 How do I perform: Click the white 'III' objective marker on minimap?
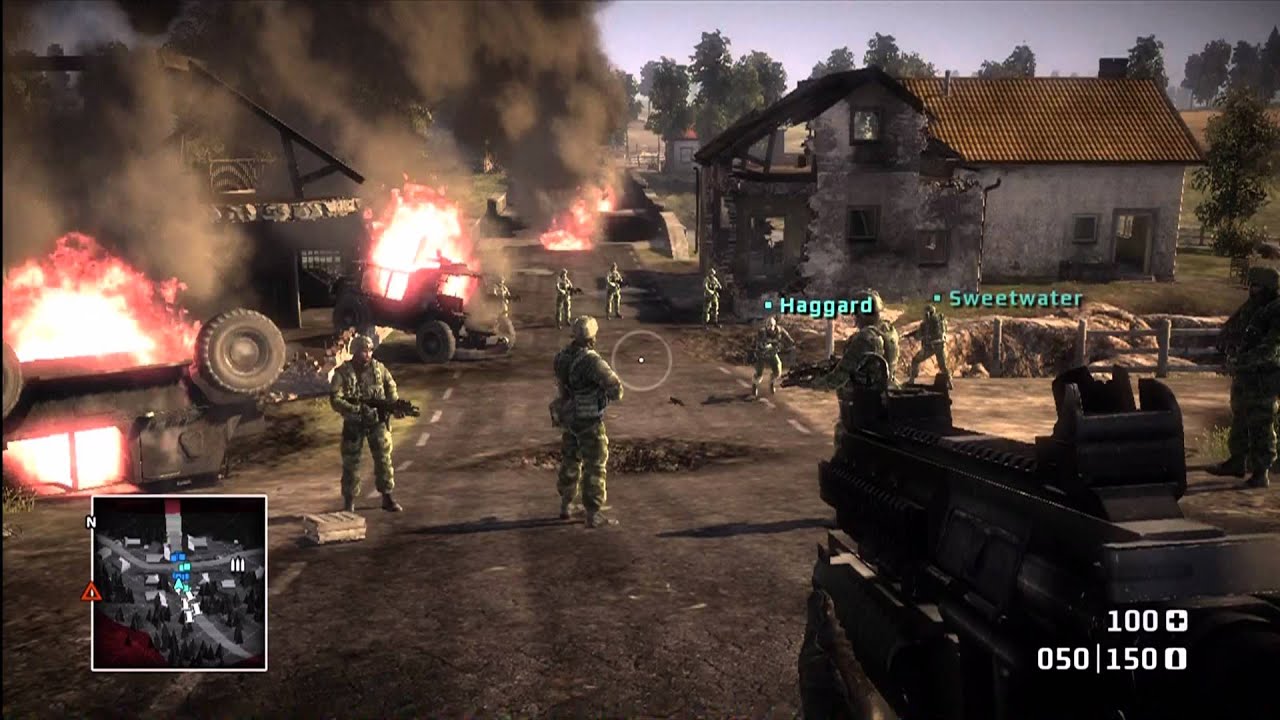click(238, 565)
